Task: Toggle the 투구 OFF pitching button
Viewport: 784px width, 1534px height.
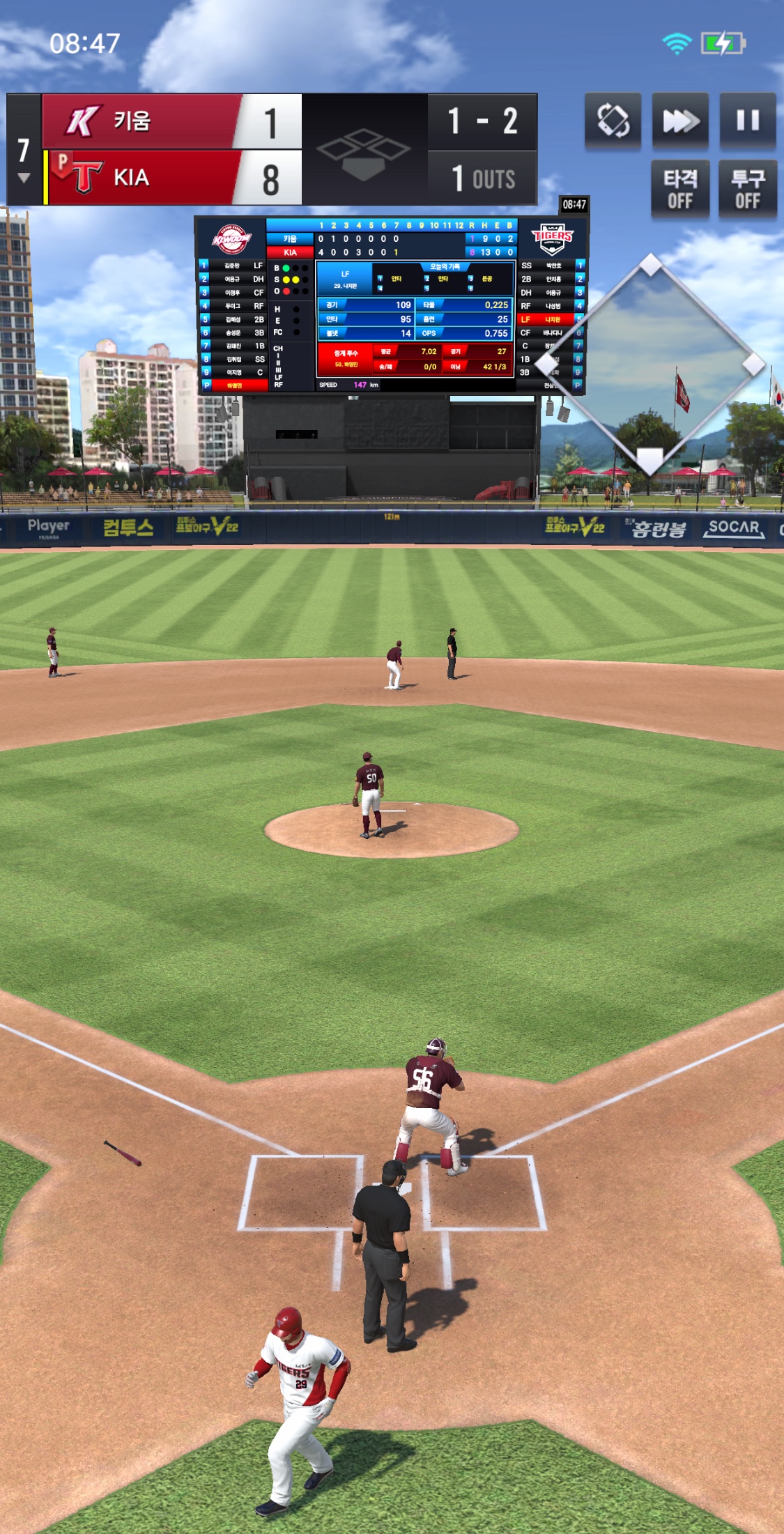Action: click(748, 189)
